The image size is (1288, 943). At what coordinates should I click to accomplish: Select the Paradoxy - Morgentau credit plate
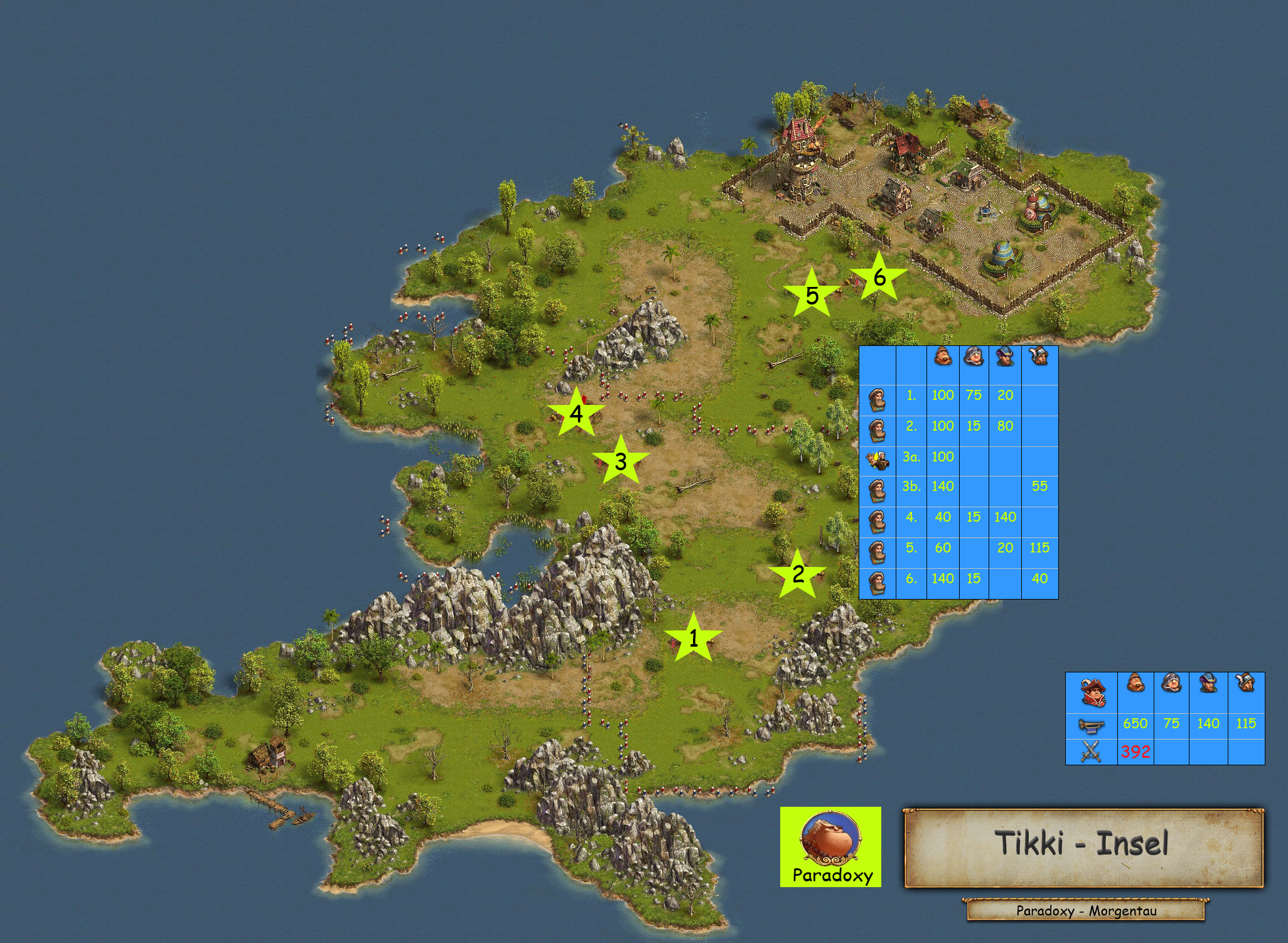1086,911
